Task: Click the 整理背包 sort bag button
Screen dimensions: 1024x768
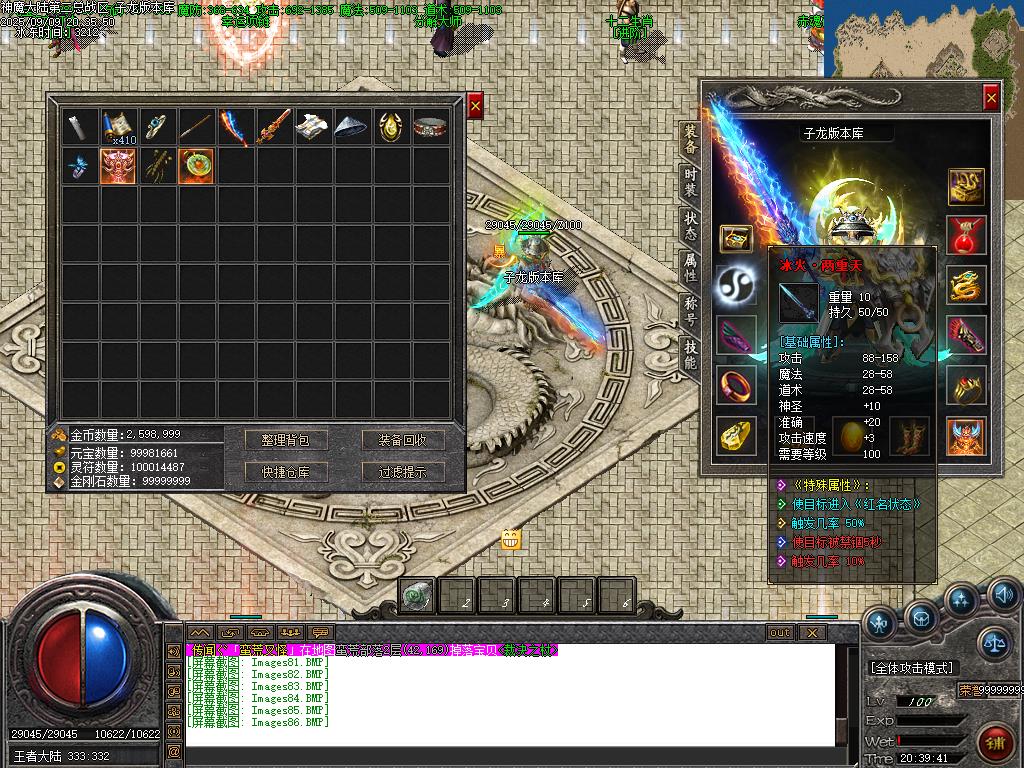Action: tap(286, 440)
